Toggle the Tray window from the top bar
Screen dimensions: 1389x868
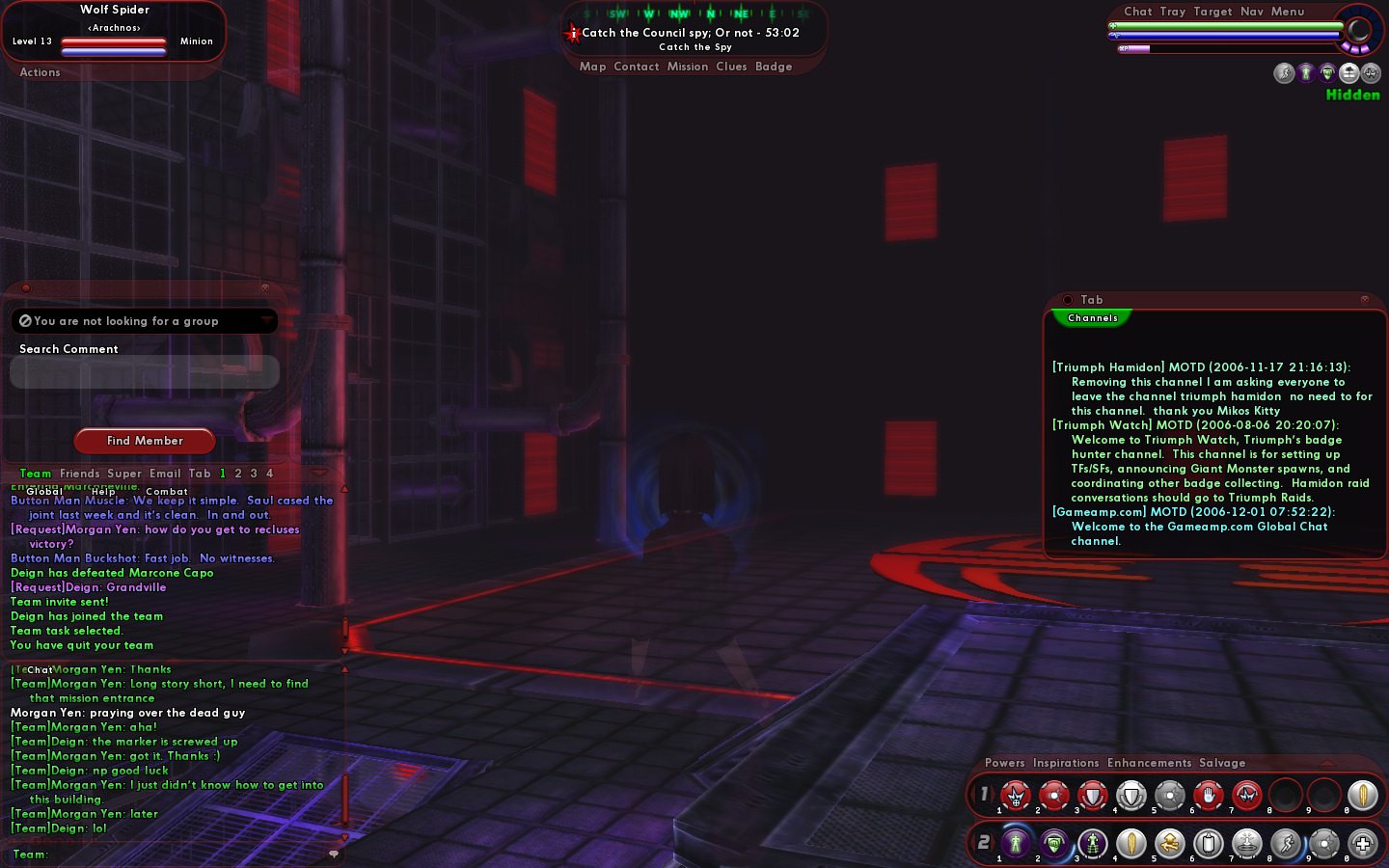pyautogui.click(x=1172, y=12)
